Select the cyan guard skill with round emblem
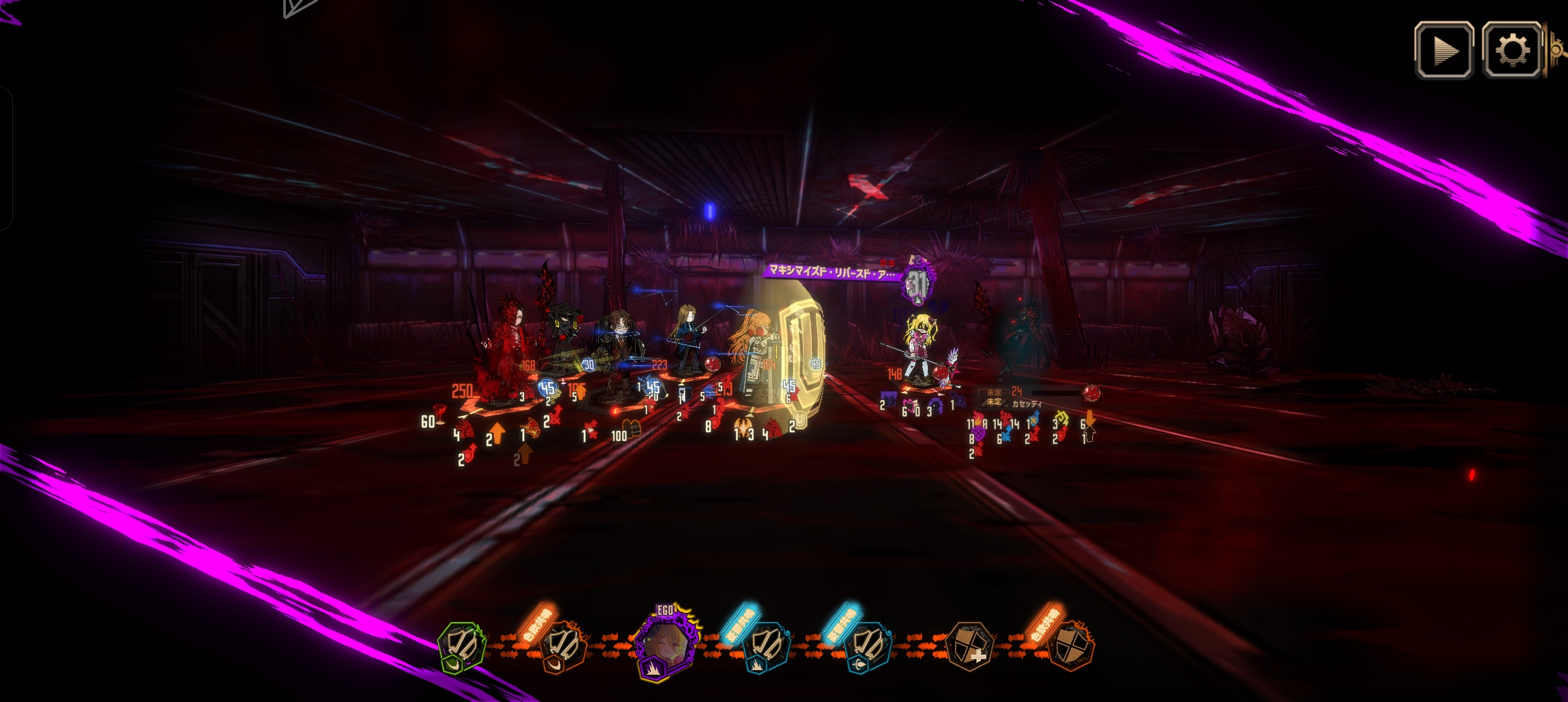This screenshot has width=1568, height=702. [867, 646]
